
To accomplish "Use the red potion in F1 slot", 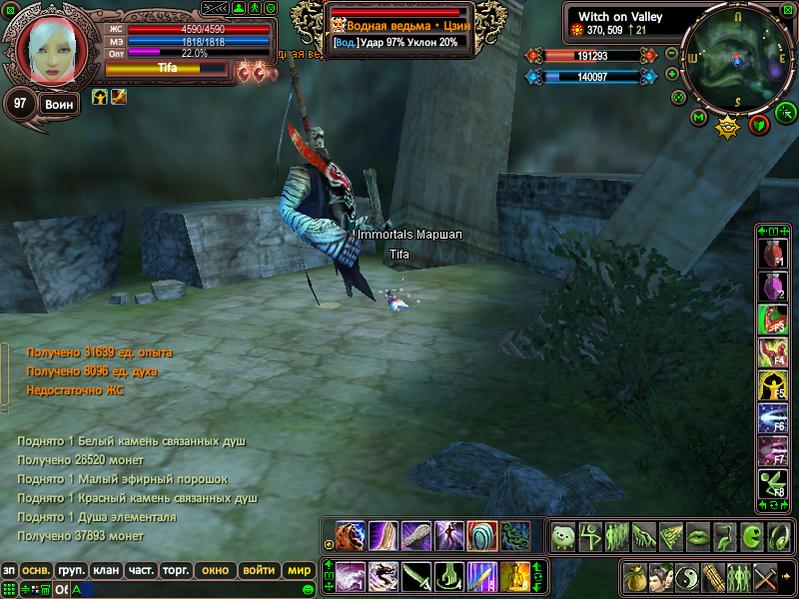I will 772,257.
